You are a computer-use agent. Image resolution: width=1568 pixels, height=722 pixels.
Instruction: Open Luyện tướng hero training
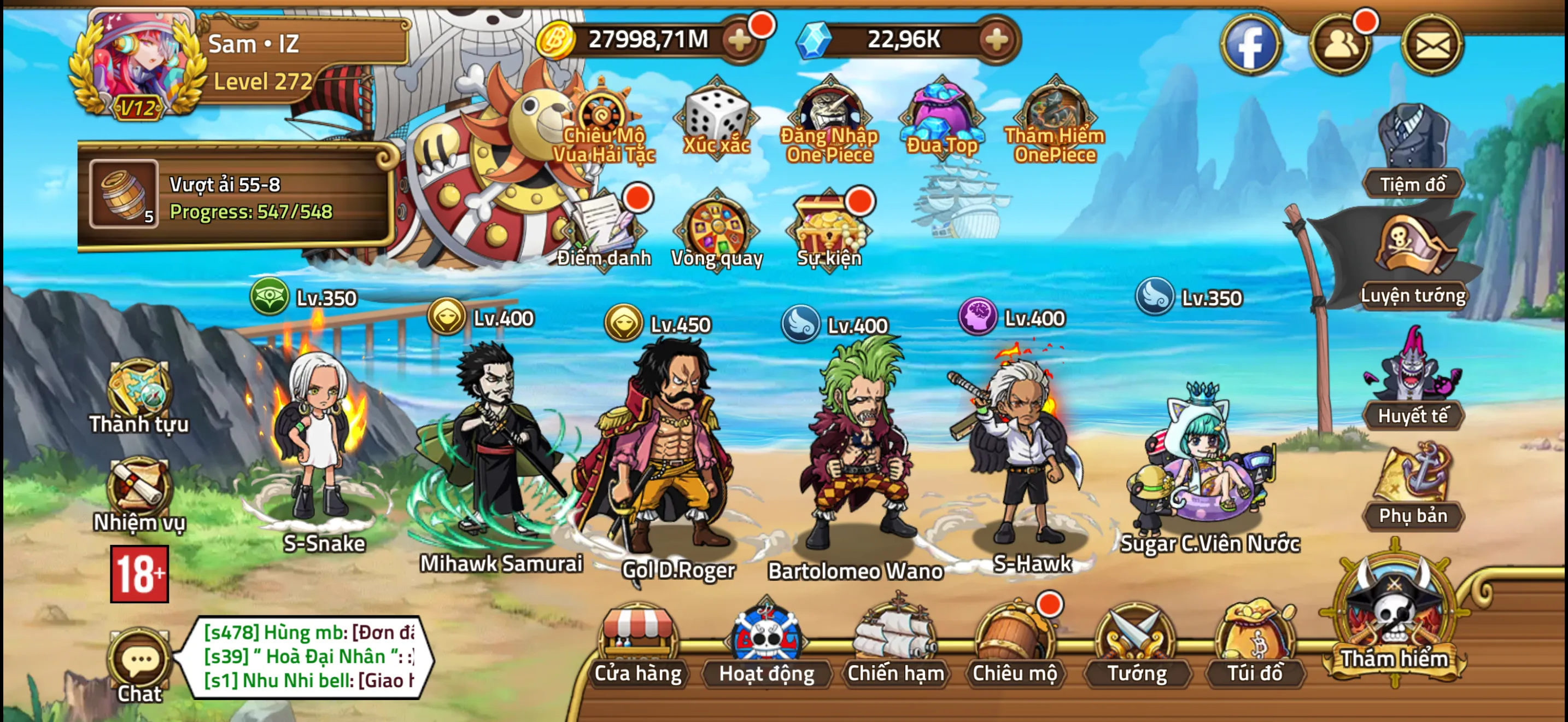tap(1412, 262)
